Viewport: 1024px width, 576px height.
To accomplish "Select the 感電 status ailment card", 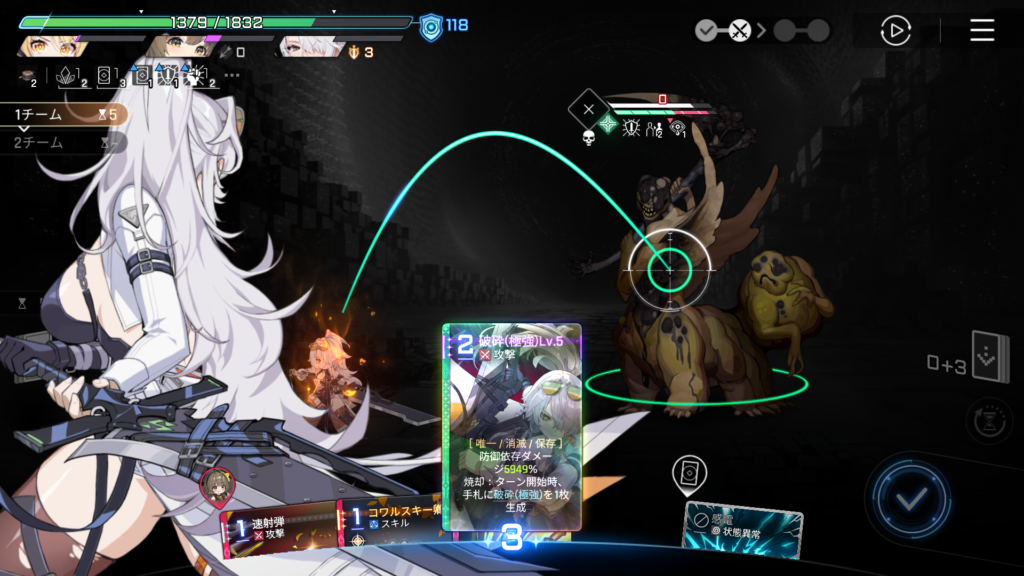I will [740, 527].
